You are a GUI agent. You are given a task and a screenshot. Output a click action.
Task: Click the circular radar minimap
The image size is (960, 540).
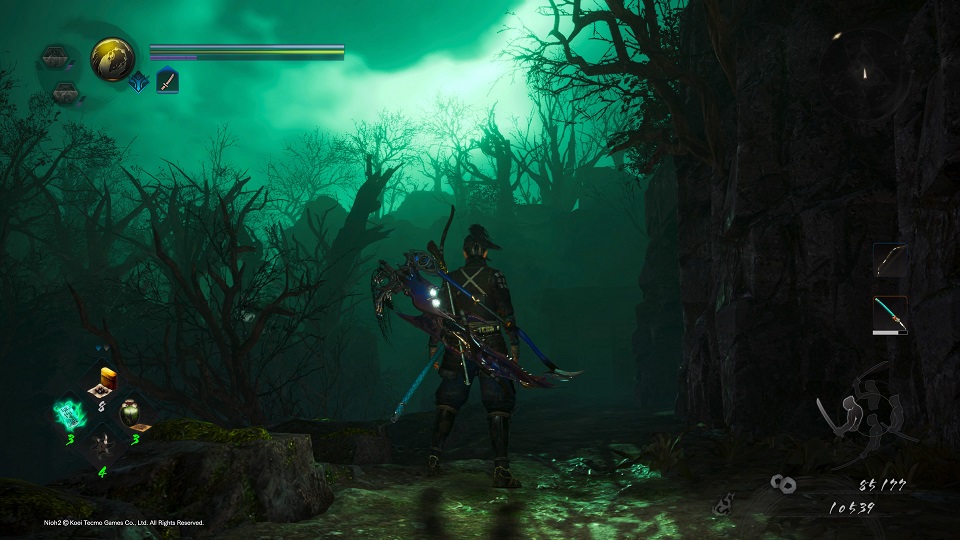865,73
